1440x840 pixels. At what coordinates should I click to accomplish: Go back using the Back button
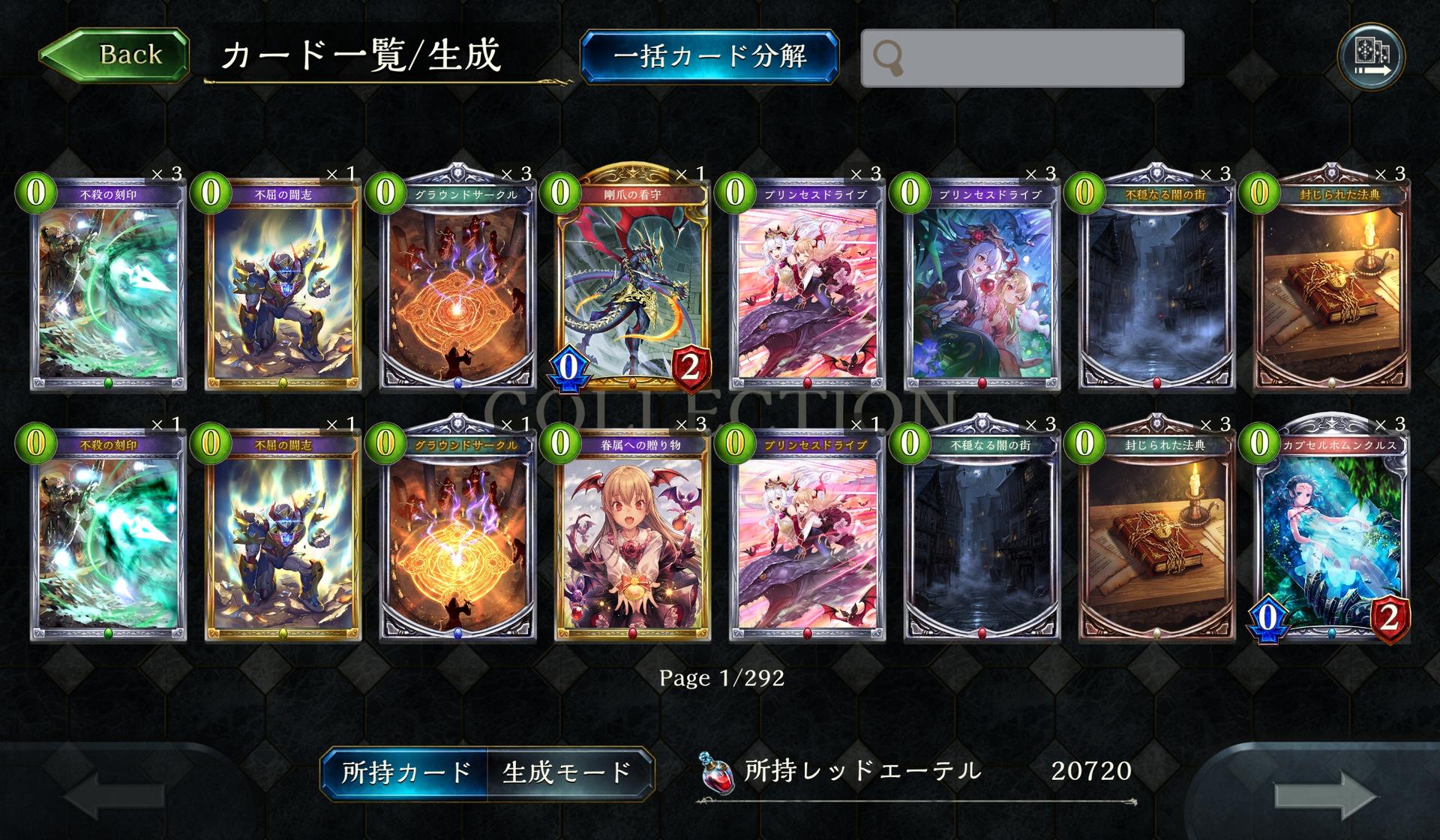pos(114,55)
